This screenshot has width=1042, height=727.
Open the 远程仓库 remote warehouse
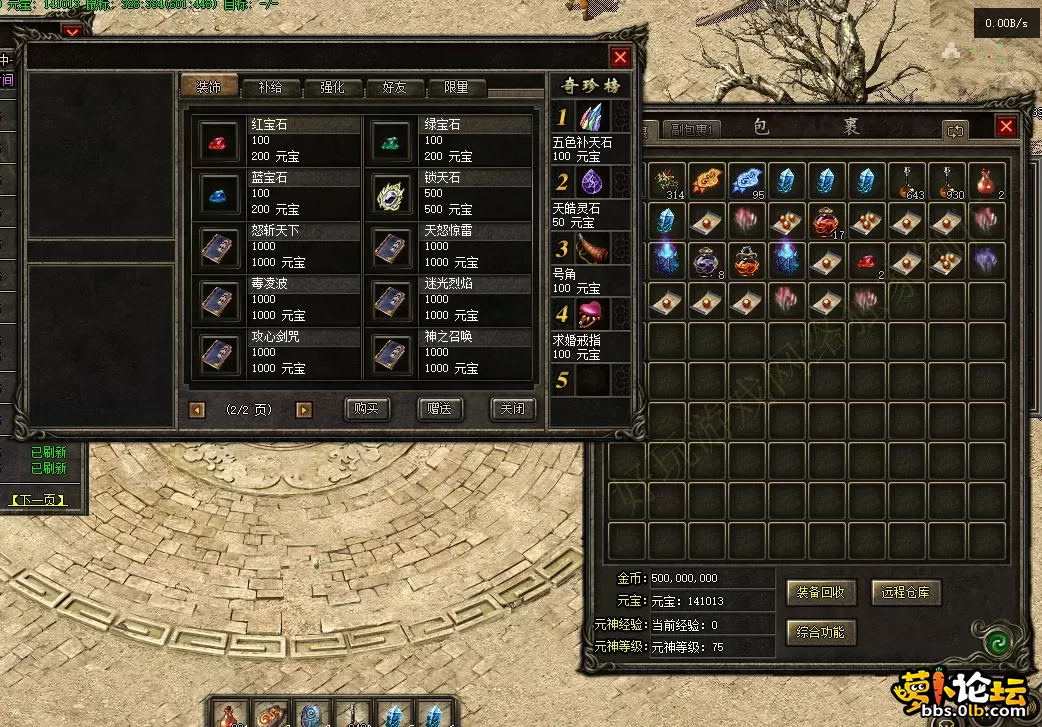(906, 592)
